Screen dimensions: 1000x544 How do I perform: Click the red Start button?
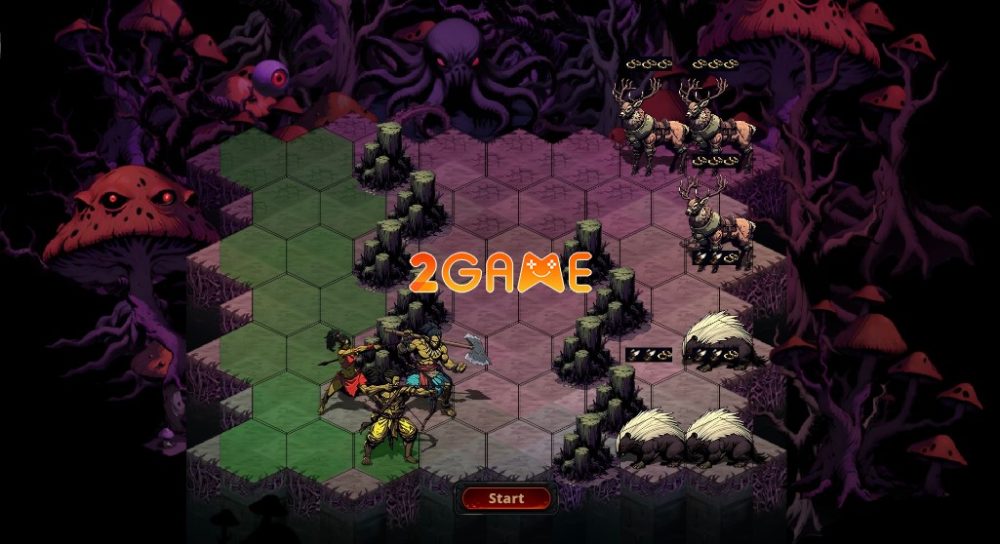tap(506, 497)
